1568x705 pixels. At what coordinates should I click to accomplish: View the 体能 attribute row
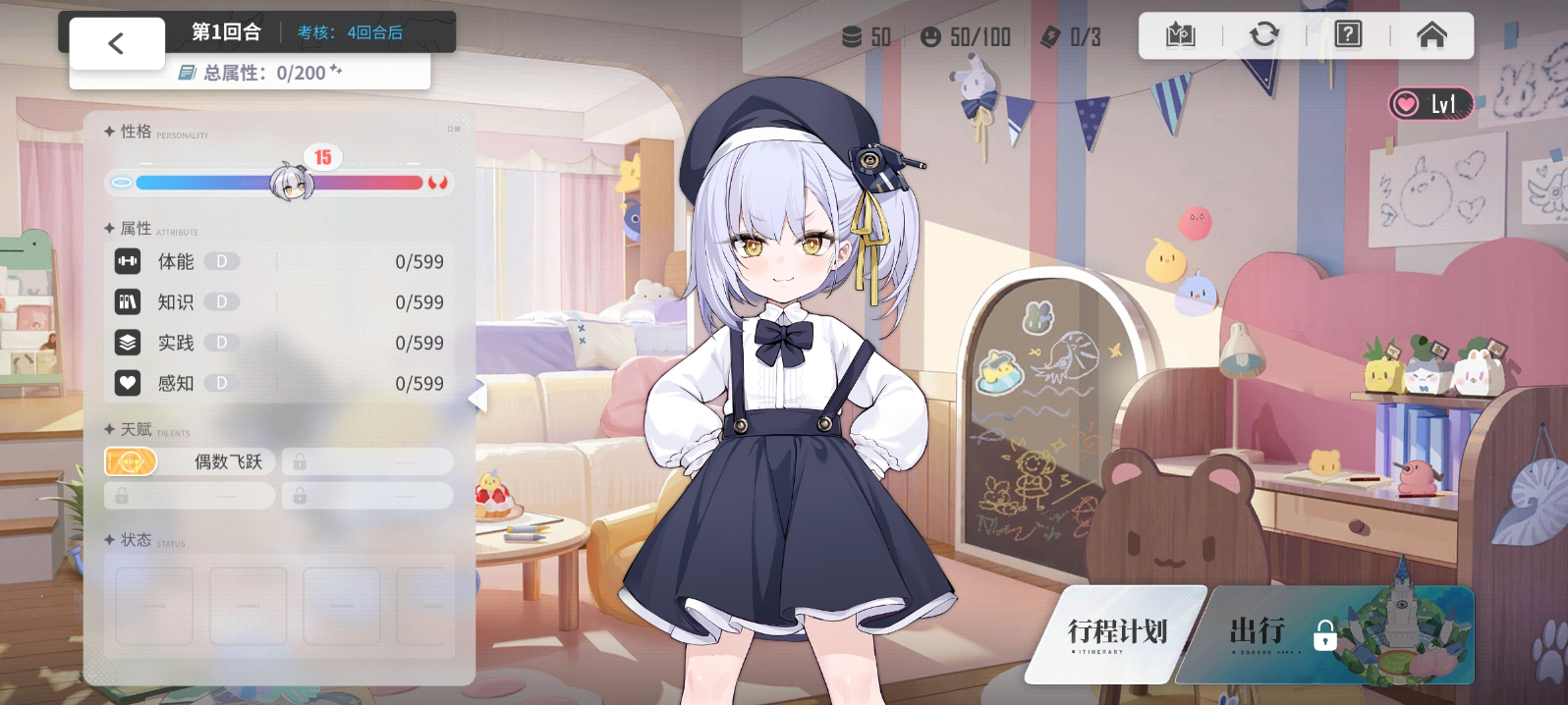(279, 262)
